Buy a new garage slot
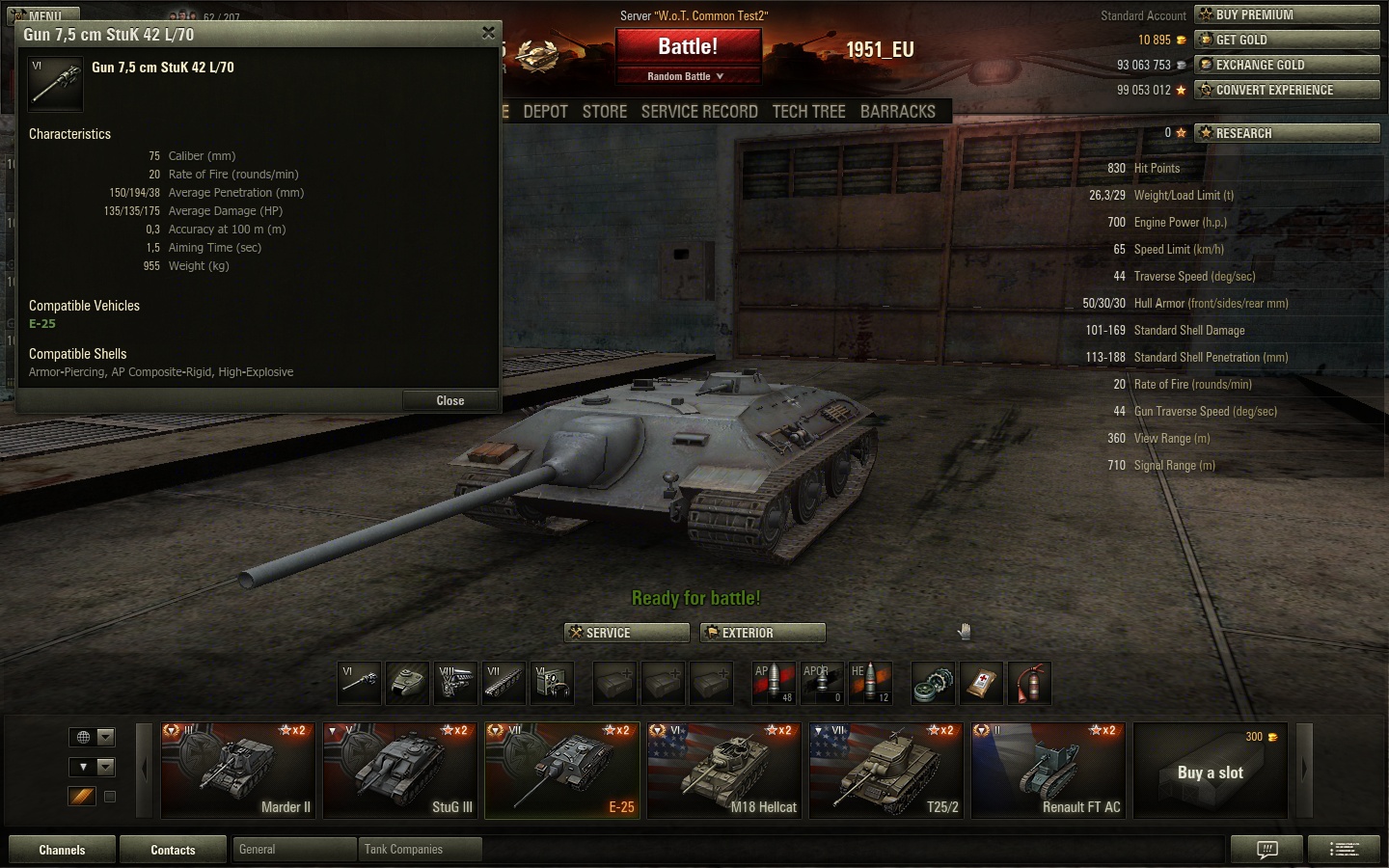This screenshot has height=868, width=1389. [x=1211, y=772]
